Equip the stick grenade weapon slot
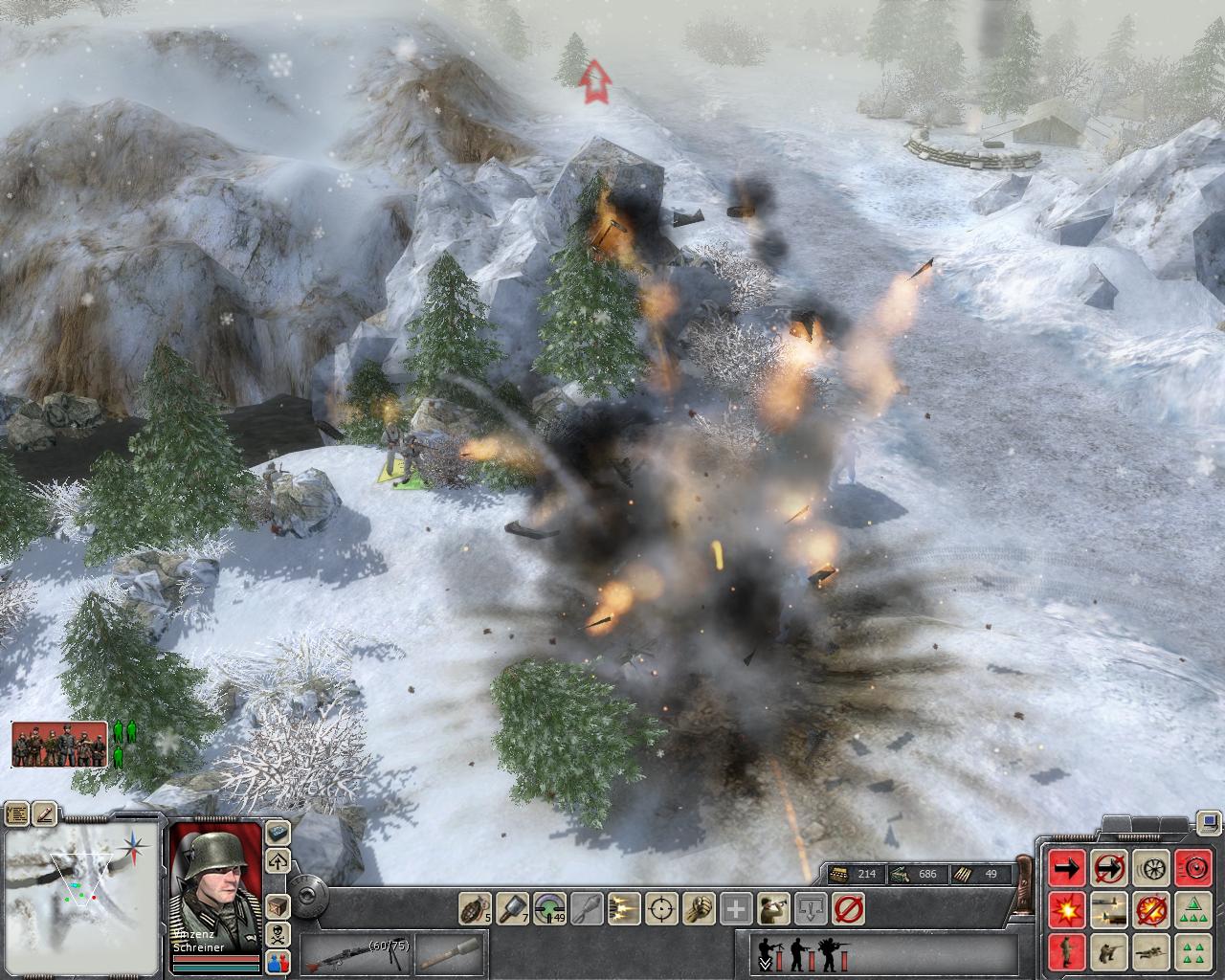The height and width of the screenshot is (980, 1225). [450, 954]
